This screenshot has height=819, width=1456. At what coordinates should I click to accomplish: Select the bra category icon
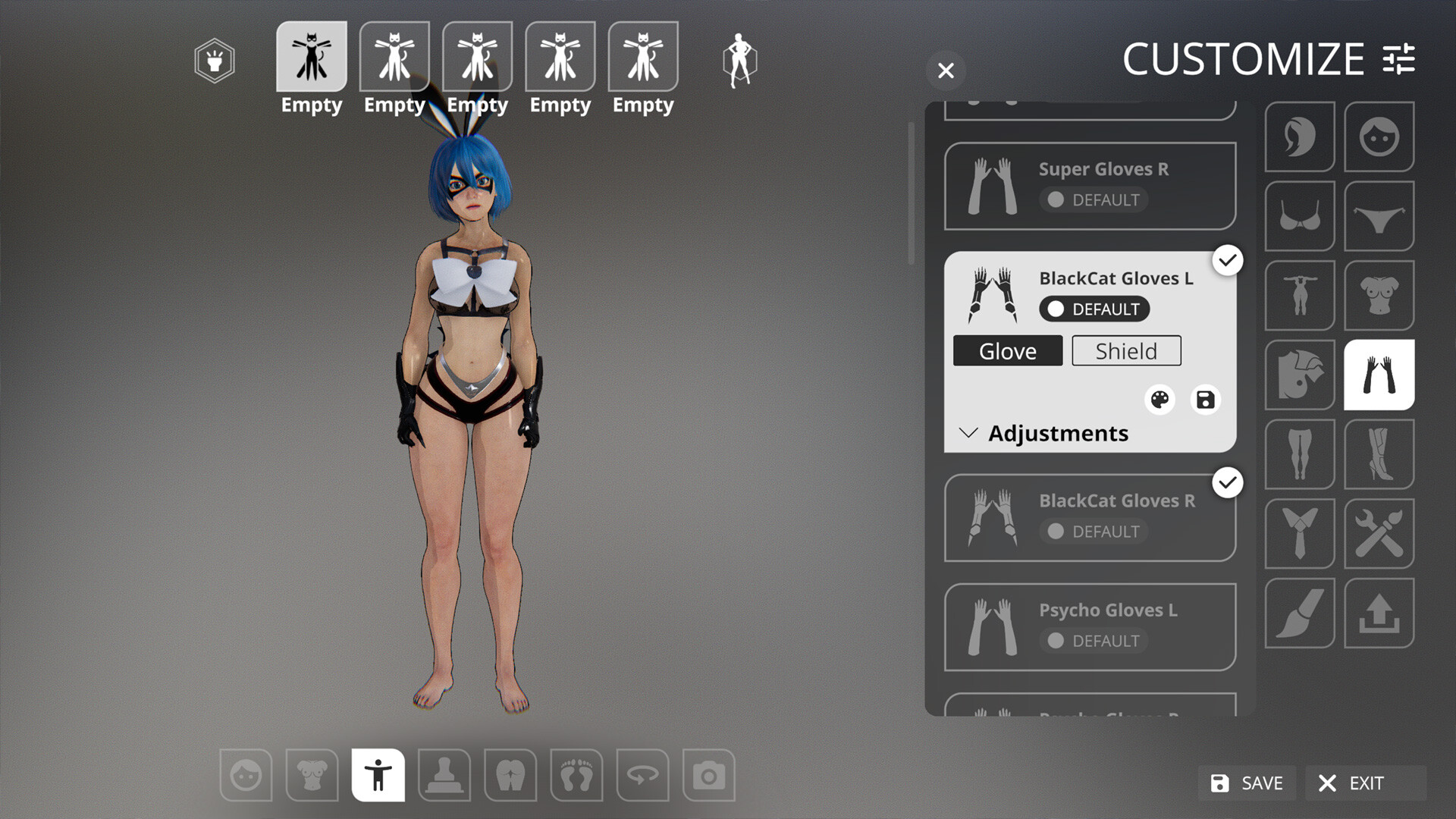[x=1300, y=216]
